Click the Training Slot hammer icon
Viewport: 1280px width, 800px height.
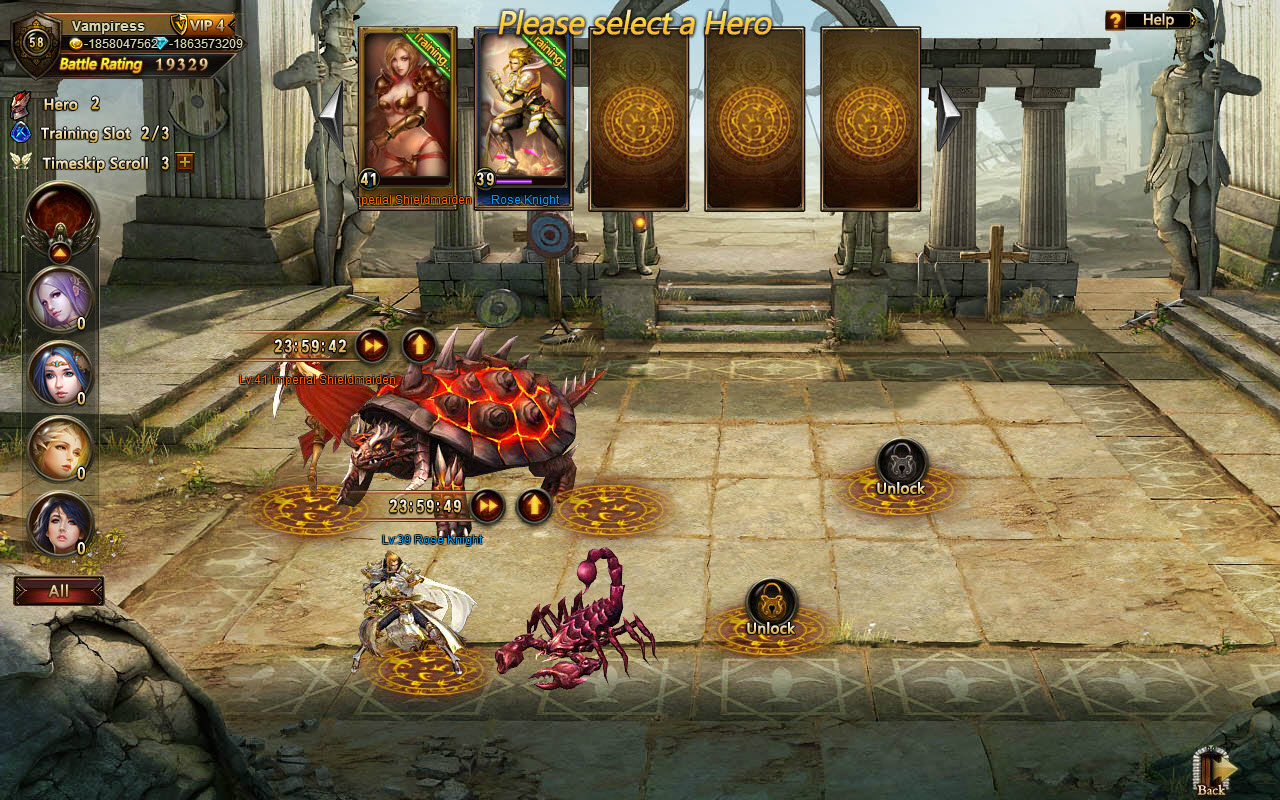20,133
